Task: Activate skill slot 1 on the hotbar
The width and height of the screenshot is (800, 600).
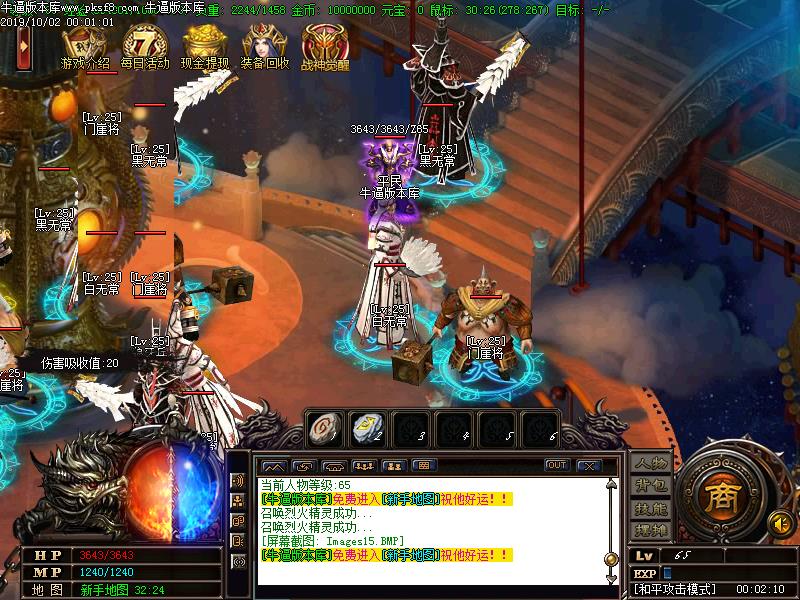Action: point(323,427)
